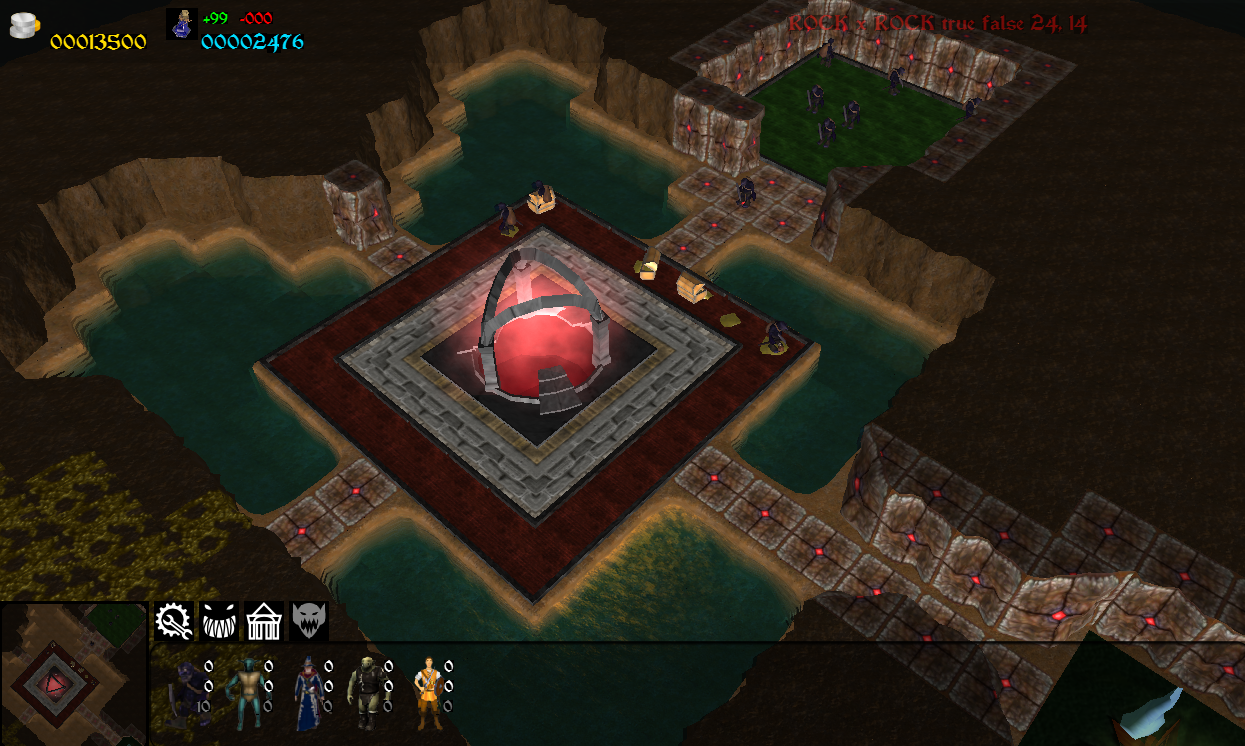
Task: Select the grinning teeth icon tab
Action: click(x=219, y=621)
